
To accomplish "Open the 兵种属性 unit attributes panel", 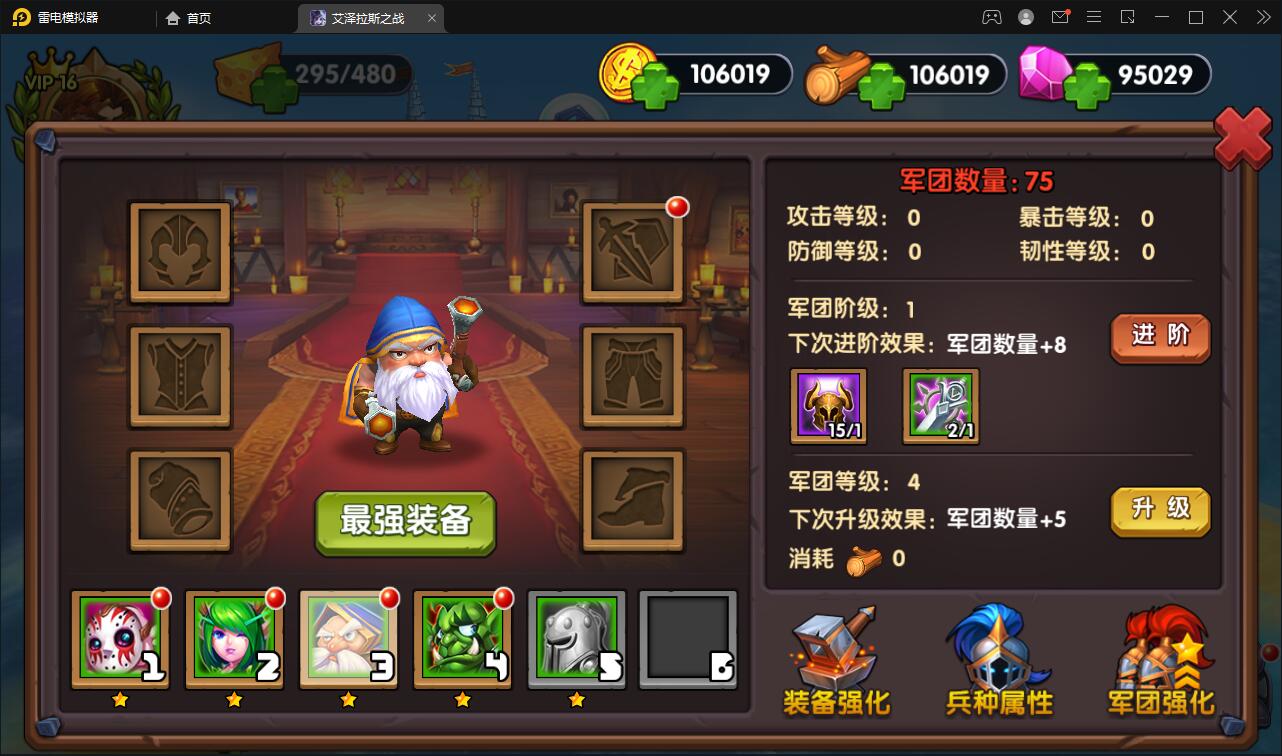I will pyautogui.click(x=997, y=660).
